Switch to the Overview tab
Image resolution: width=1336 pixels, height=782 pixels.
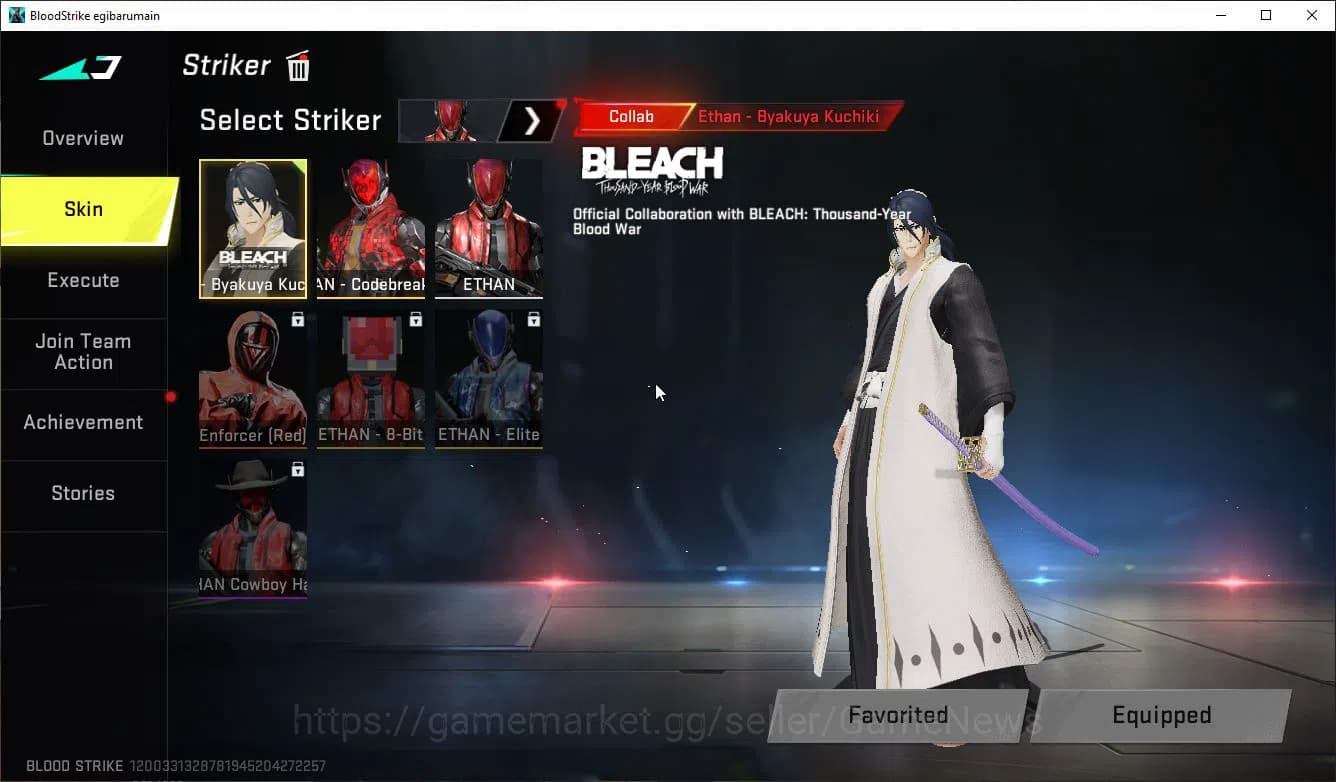point(82,138)
